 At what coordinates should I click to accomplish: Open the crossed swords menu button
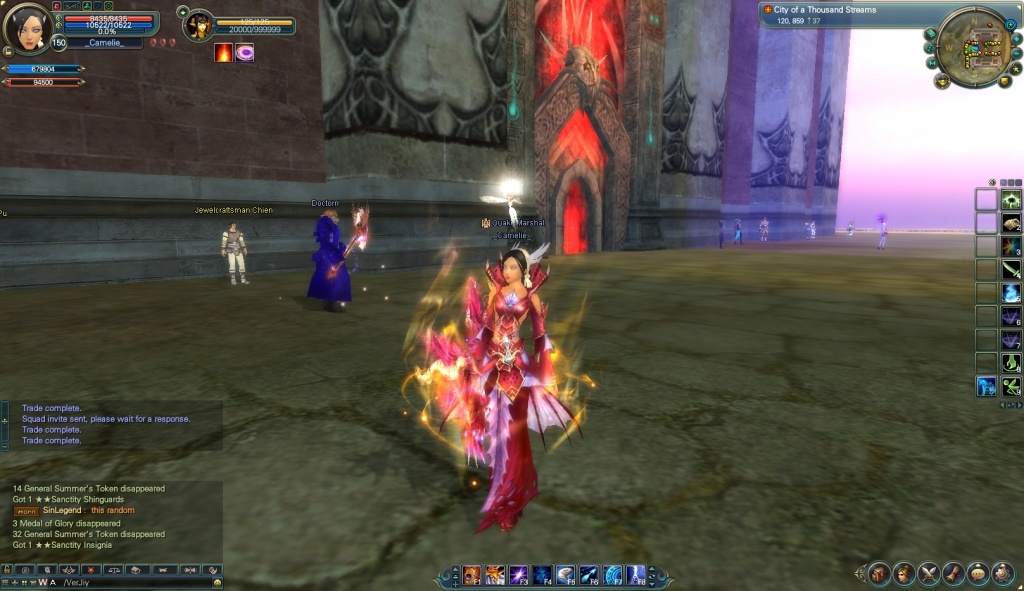click(x=929, y=574)
